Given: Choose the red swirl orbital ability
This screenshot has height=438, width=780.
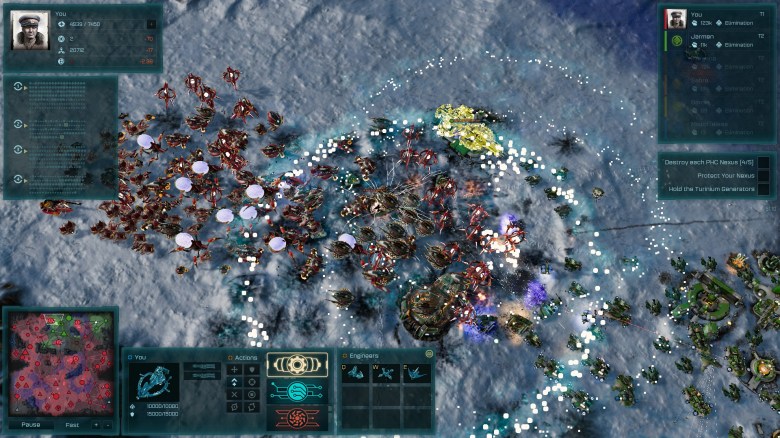Looking at the screenshot, I should coord(296,417).
